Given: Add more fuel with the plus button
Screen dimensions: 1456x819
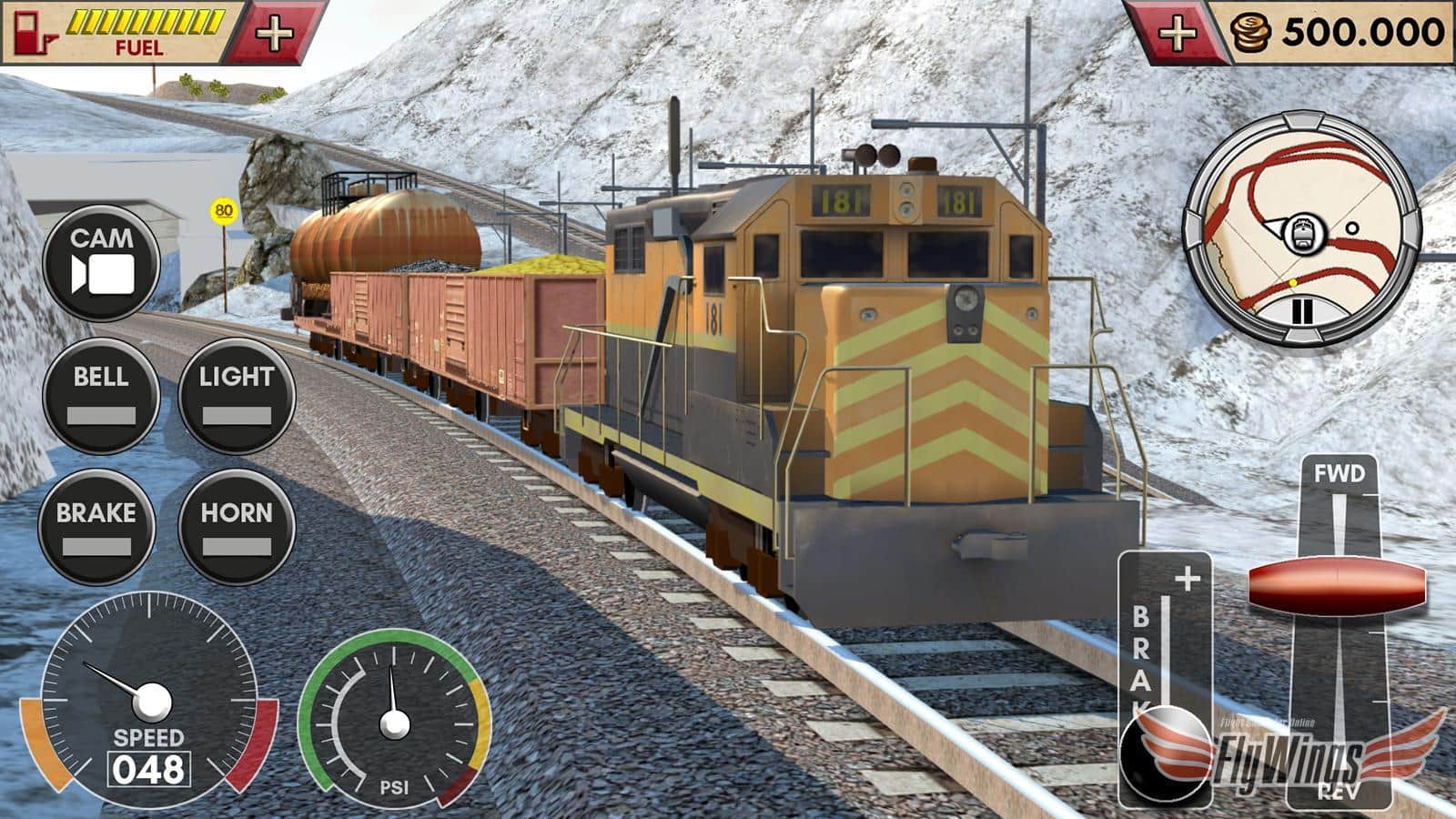Looking at the screenshot, I should pyautogui.click(x=274, y=35).
